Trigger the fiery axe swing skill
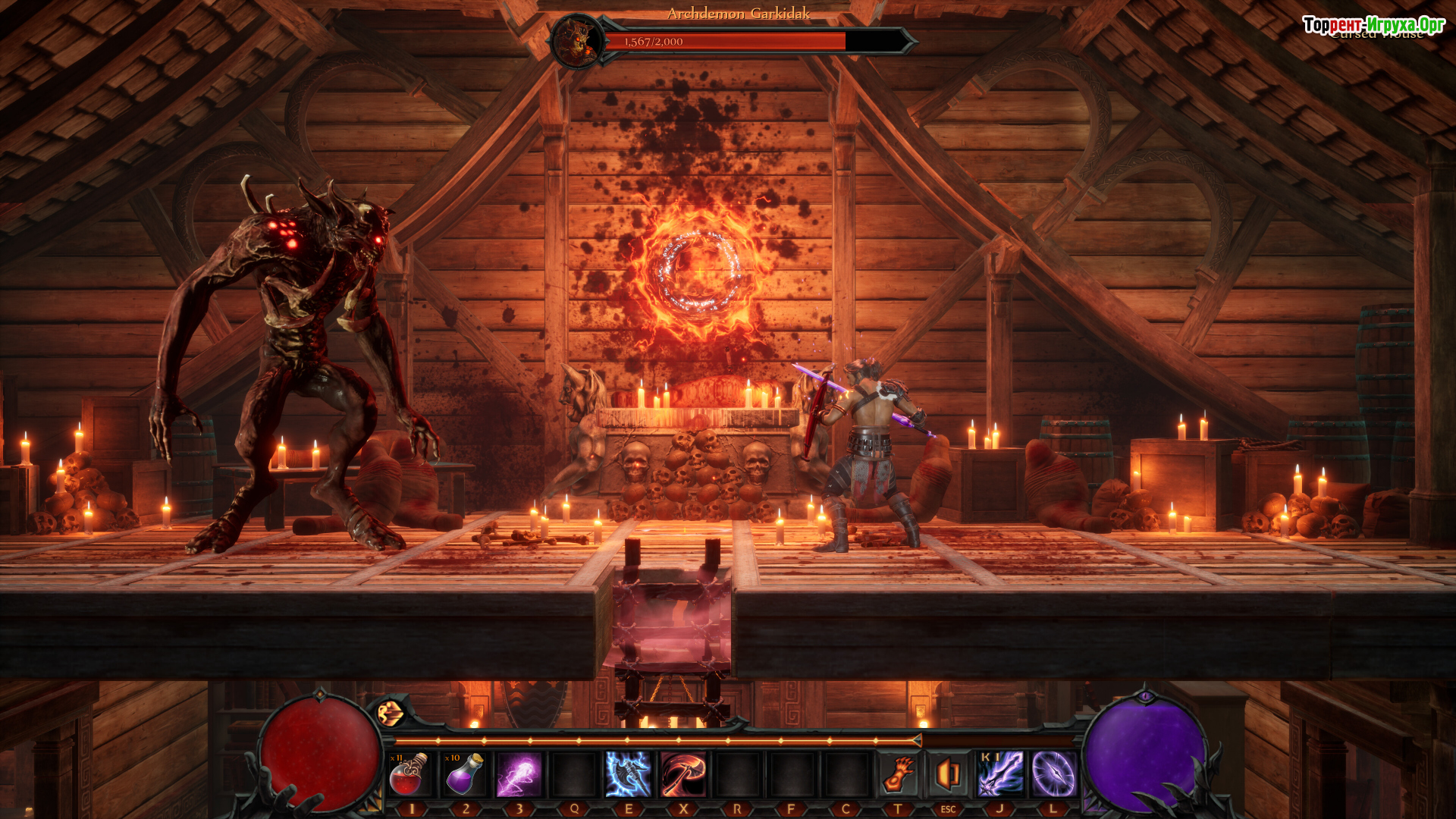Image resolution: width=1456 pixels, height=819 pixels. point(683,774)
